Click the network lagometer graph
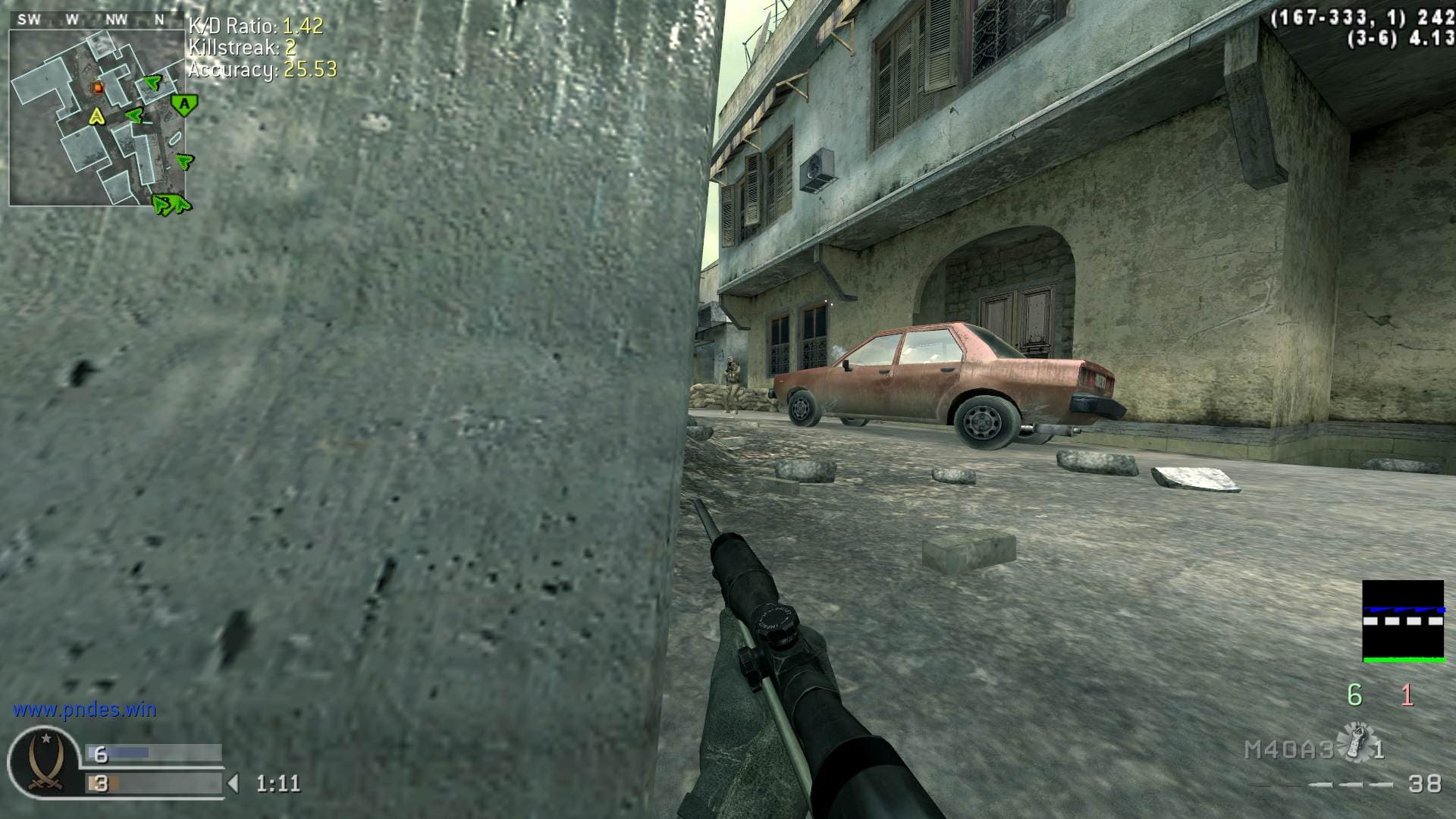The height and width of the screenshot is (819, 1456). tap(1403, 622)
